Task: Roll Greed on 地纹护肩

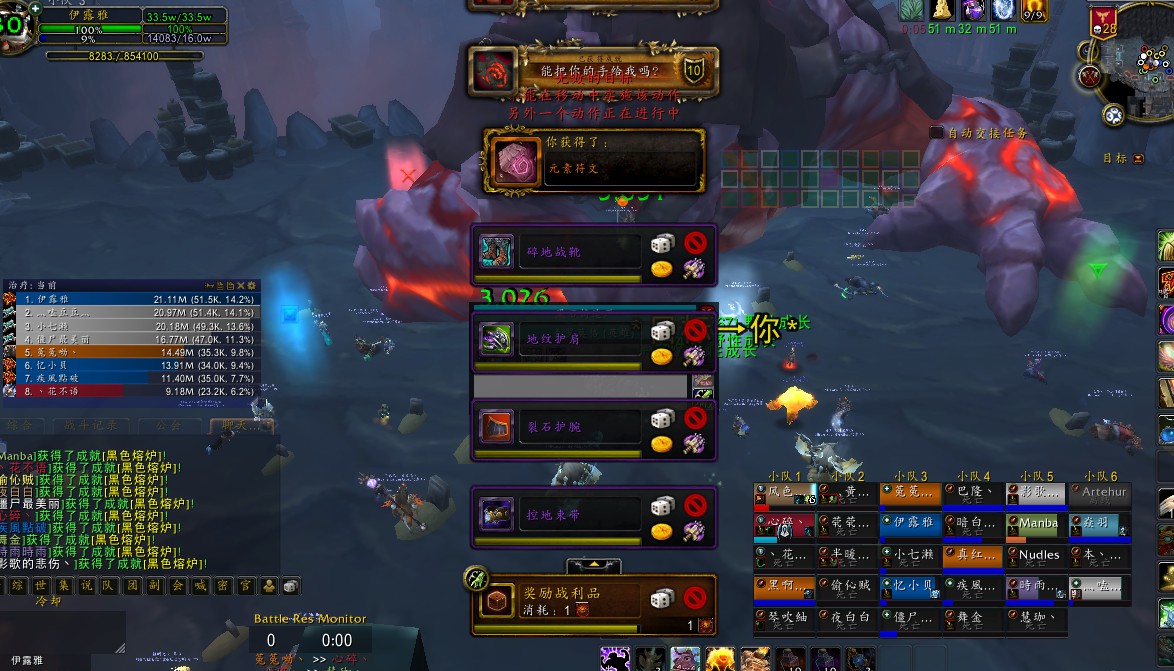Action: [662, 355]
